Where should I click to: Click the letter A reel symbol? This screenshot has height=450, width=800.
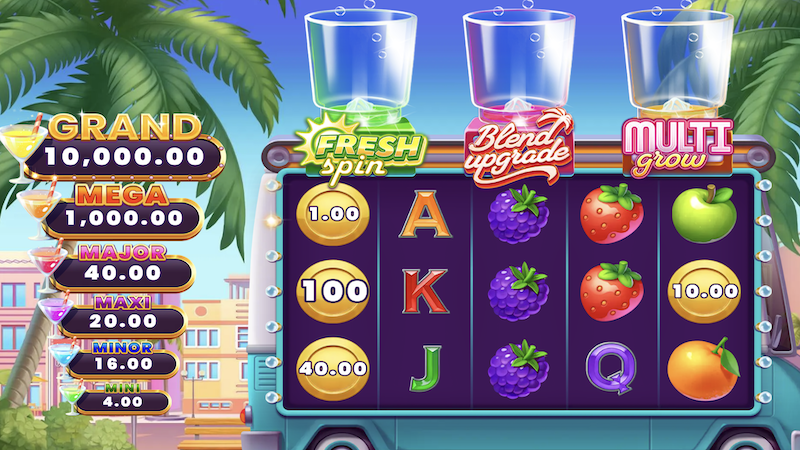click(426, 214)
